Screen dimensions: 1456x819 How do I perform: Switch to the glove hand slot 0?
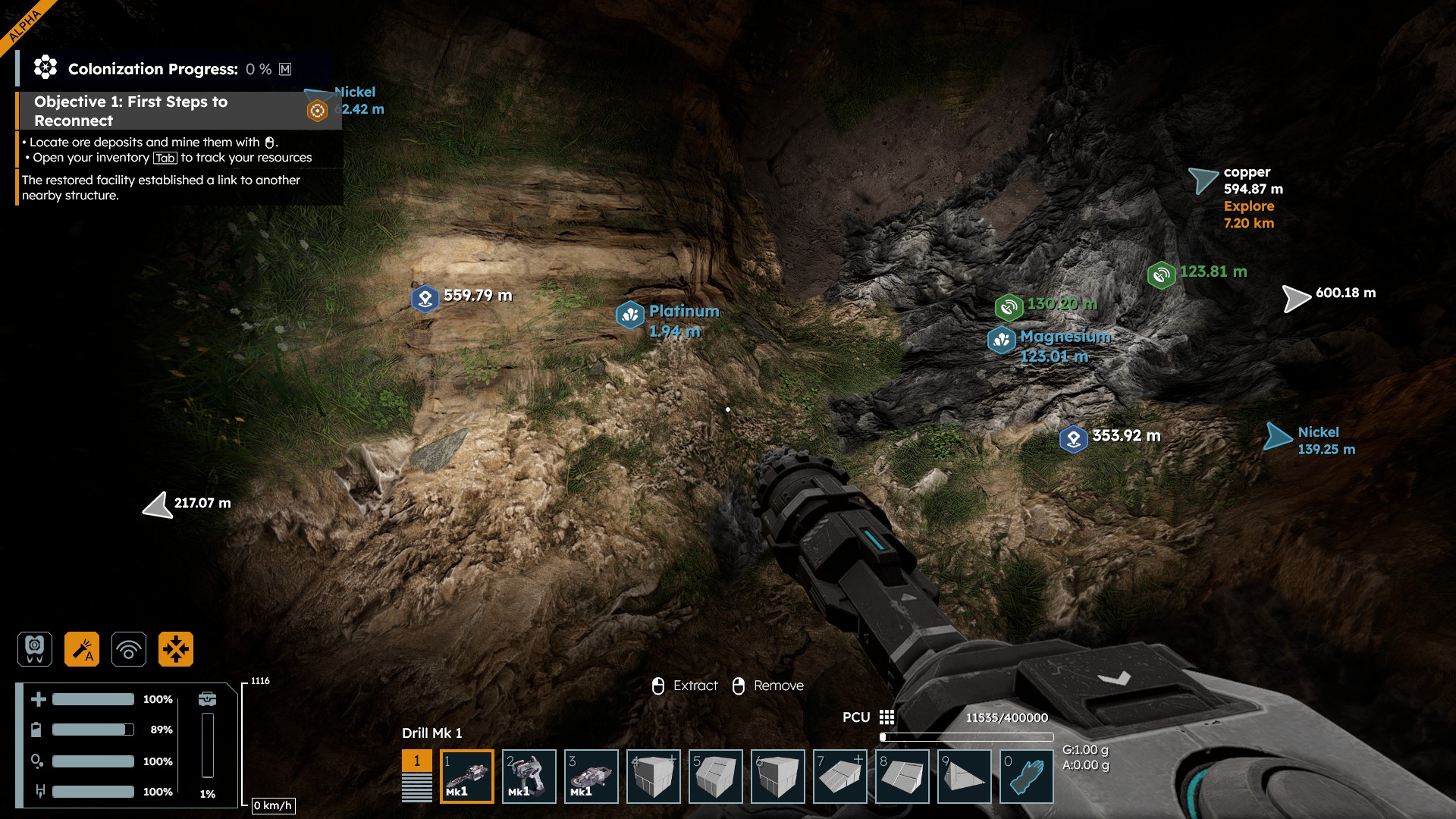click(1027, 777)
